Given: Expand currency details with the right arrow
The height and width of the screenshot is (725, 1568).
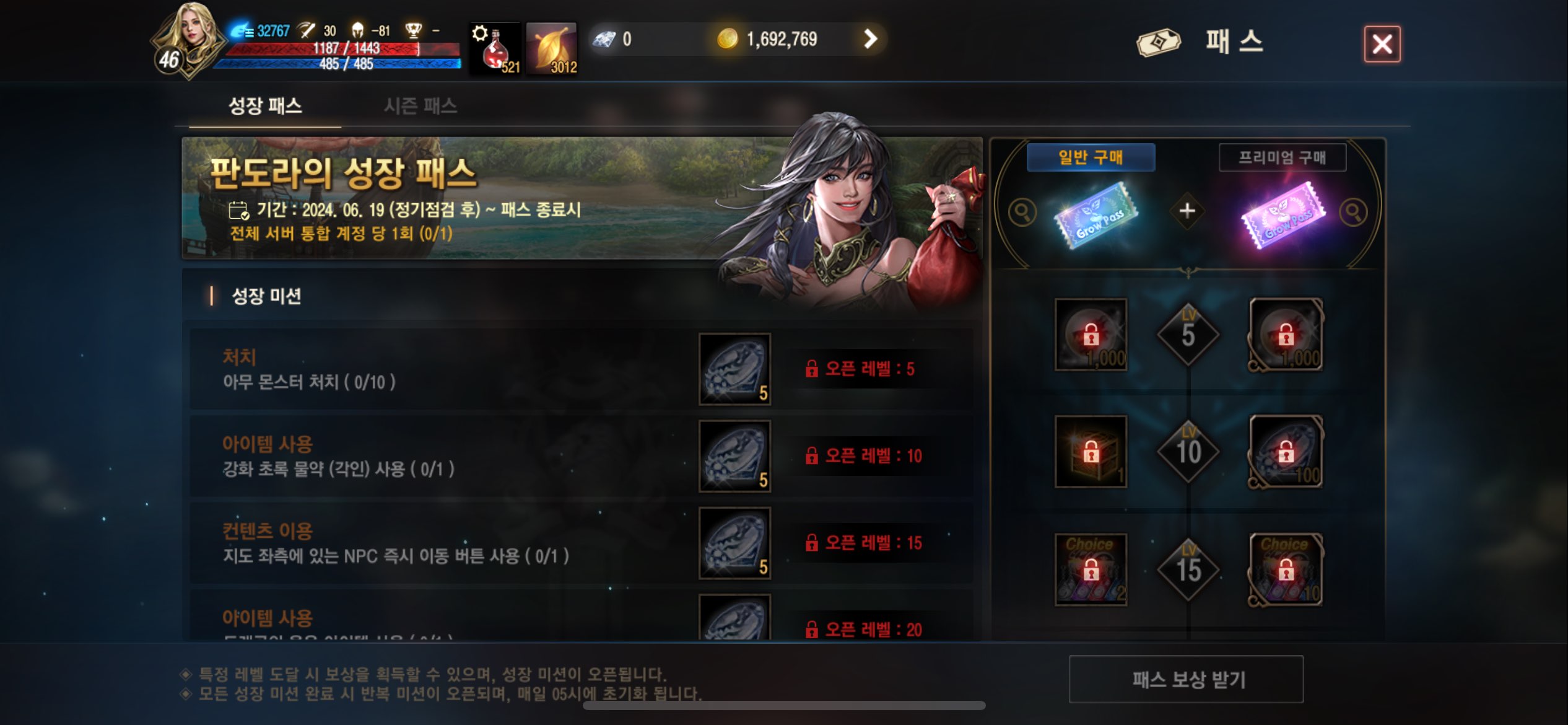Looking at the screenshot, I should [x=871, y=39].
